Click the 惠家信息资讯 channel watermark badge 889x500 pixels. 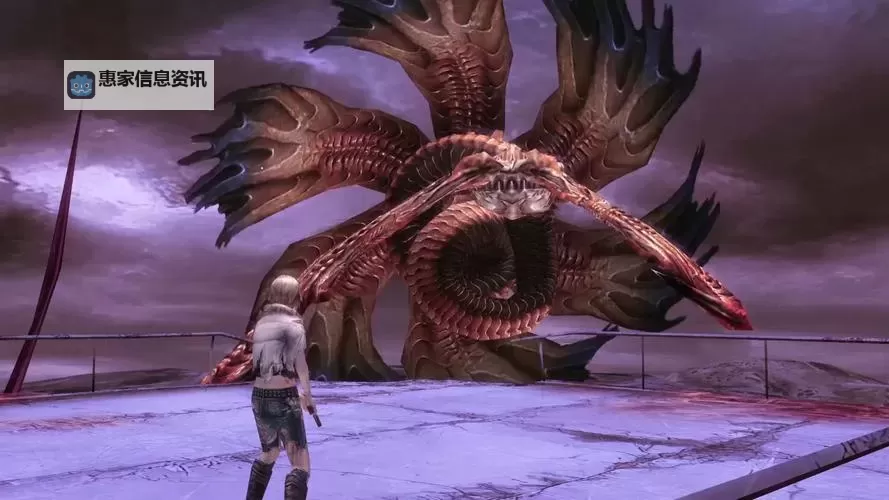point(139,84)
